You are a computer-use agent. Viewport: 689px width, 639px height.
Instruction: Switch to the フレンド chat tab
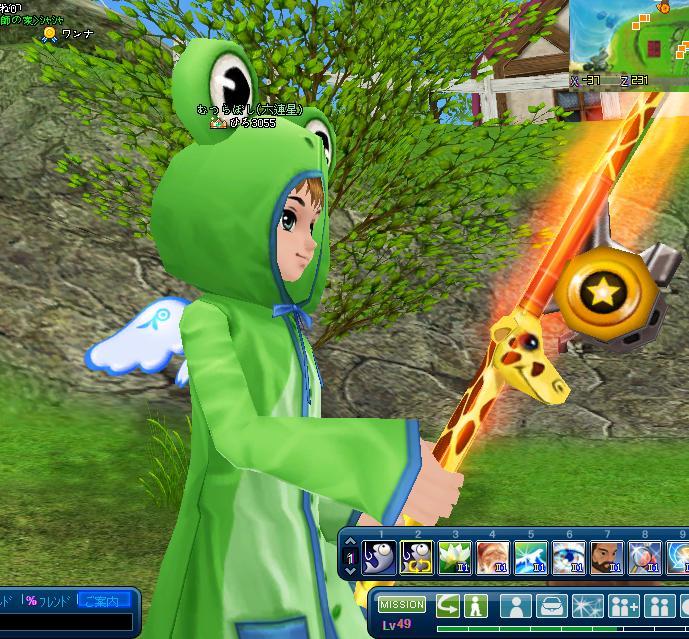coord(50,601)
